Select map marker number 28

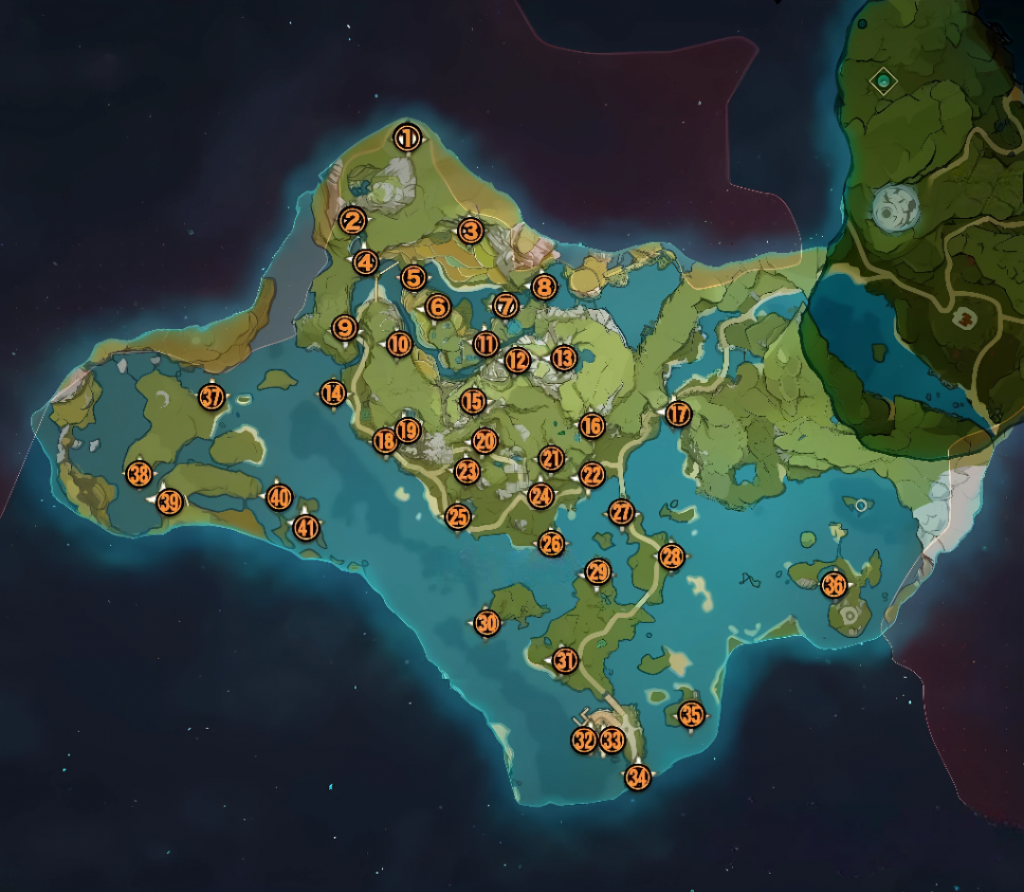point(672,558)
